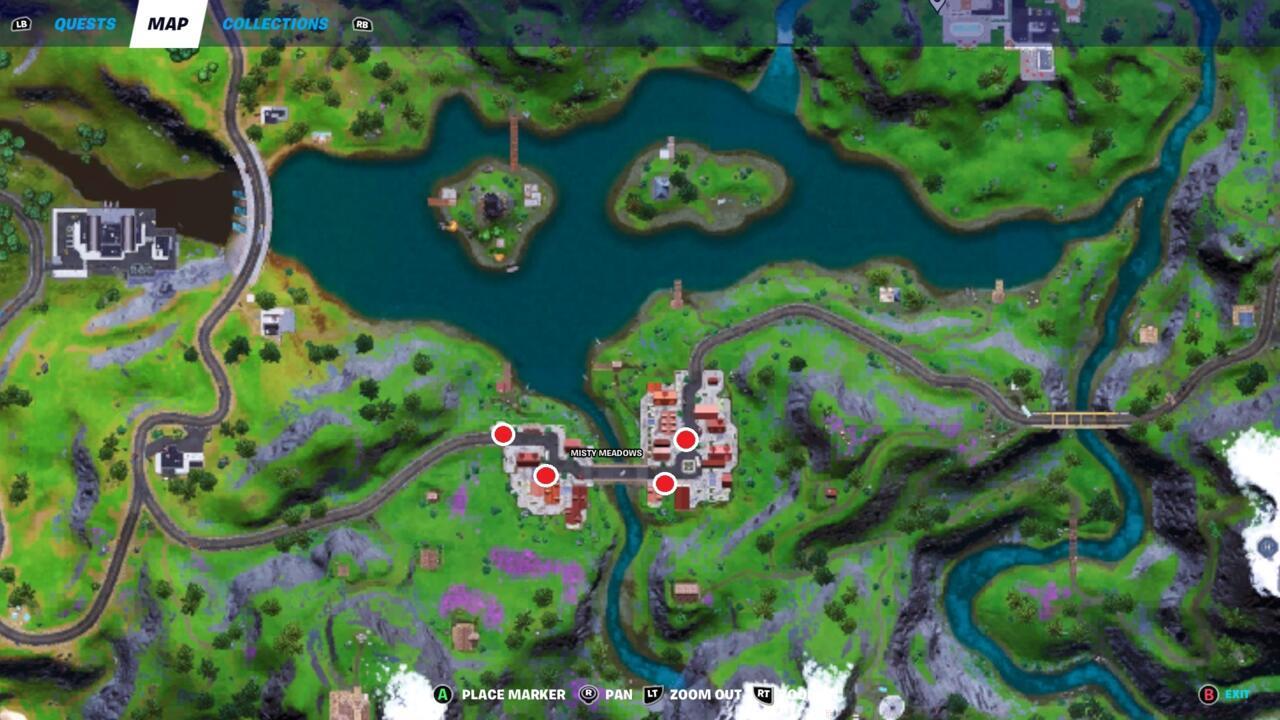Click the southernmost red marker on the map
The image size is (1280, 720).
(x=664, y=483)
